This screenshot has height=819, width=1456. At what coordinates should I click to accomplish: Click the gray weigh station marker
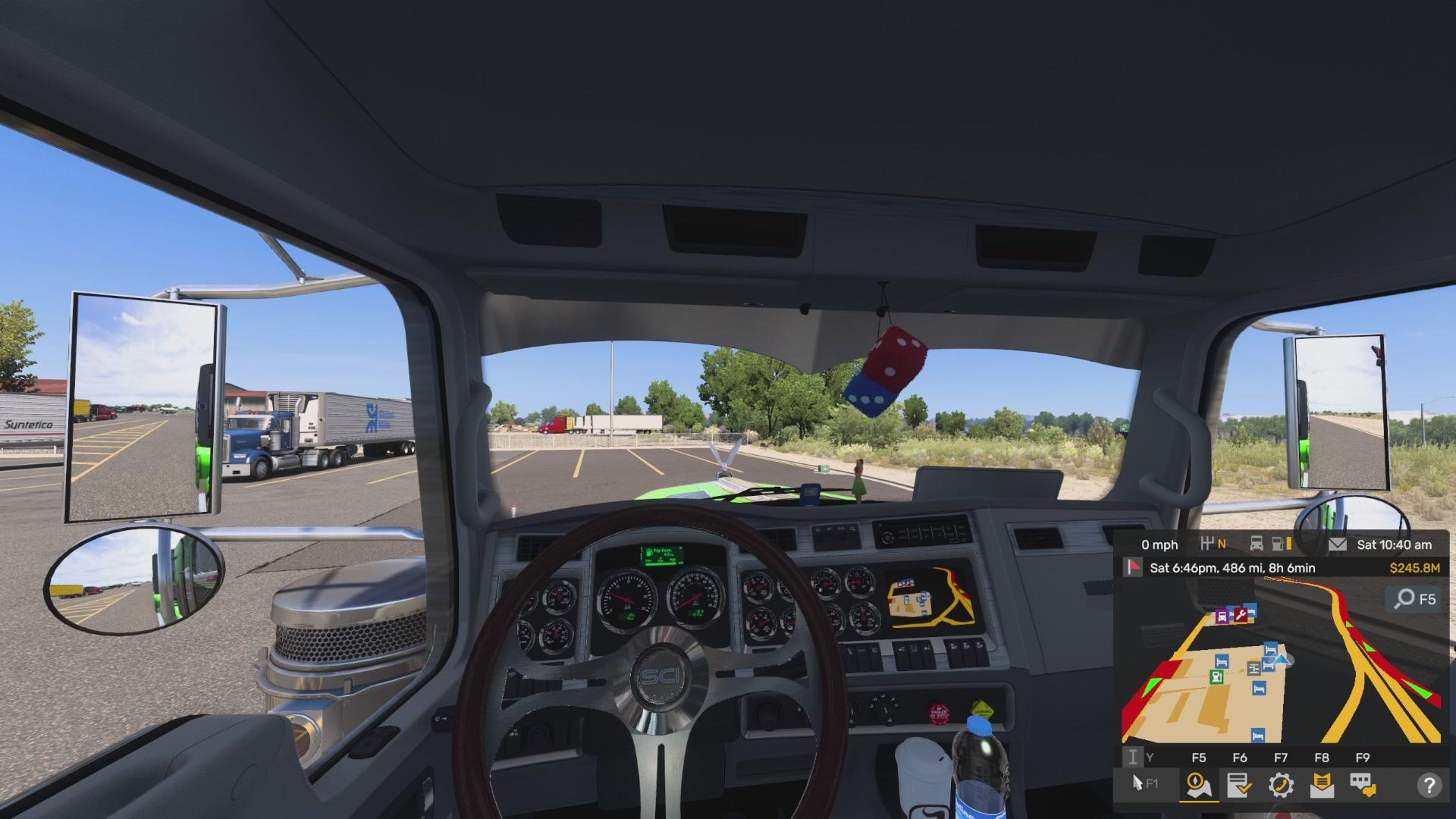(x=1254, y=668)
